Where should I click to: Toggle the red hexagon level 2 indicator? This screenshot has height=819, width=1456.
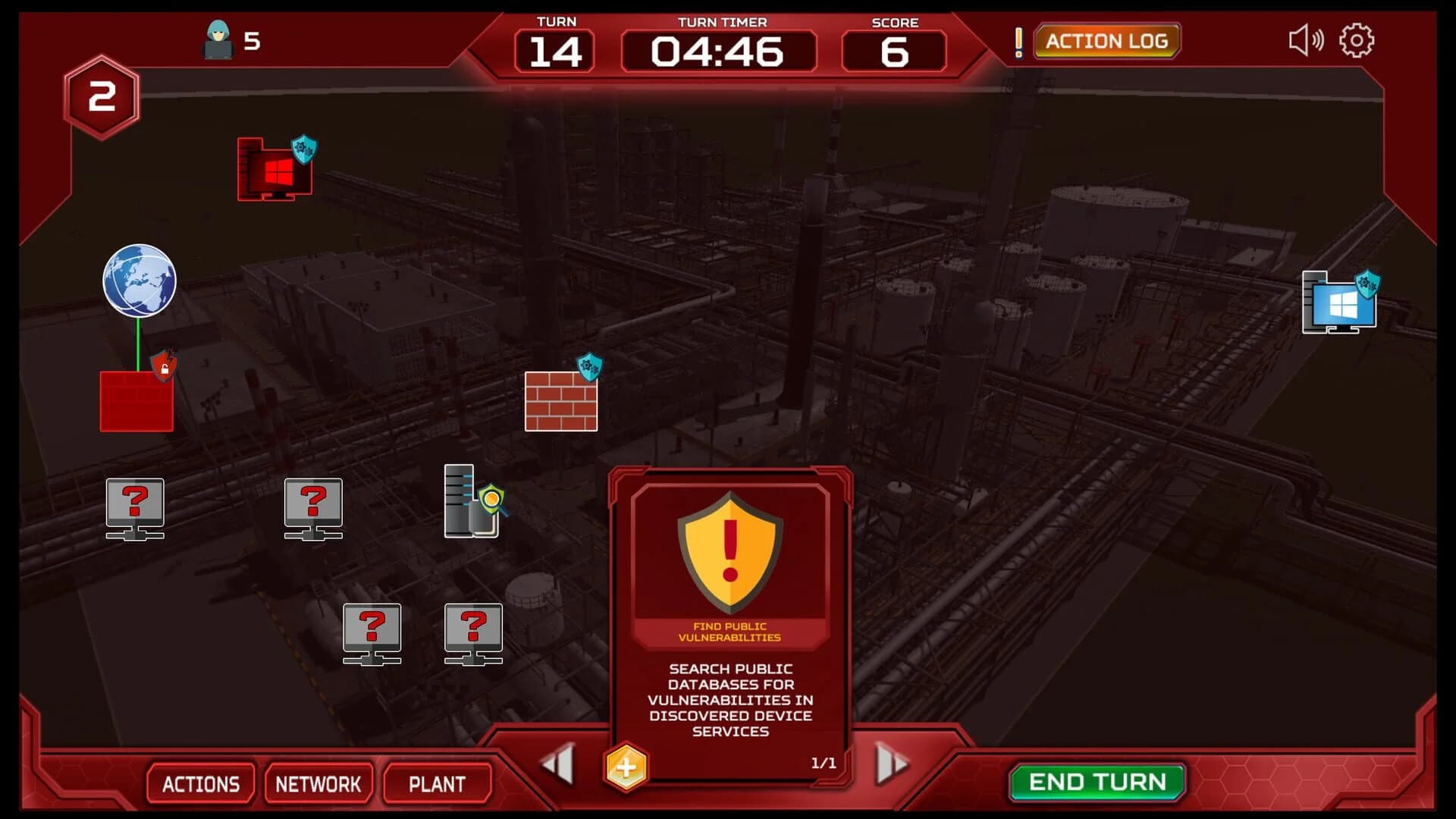coord(101,96)
